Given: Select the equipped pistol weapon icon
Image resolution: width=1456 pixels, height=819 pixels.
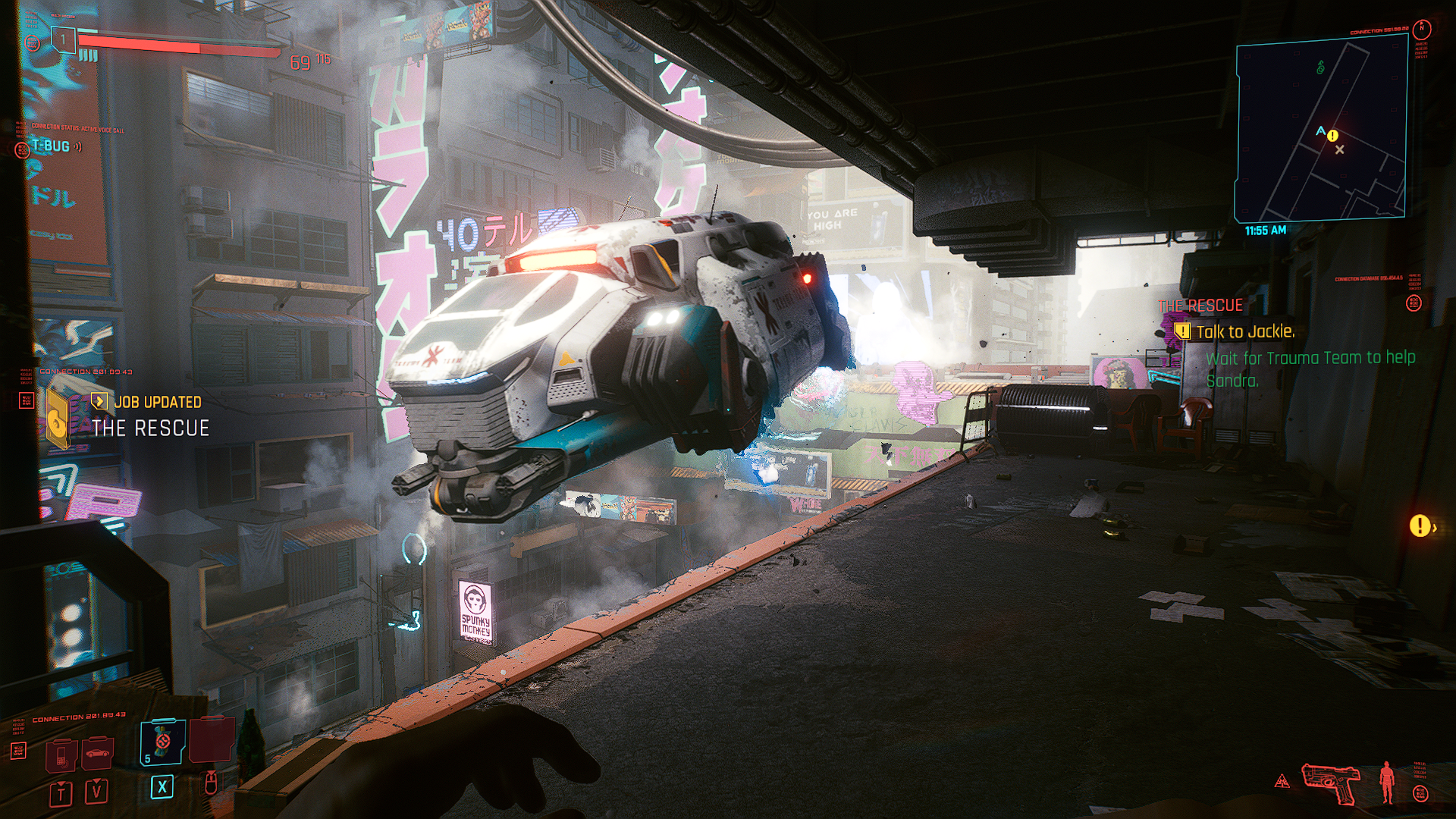Looking at the screenshot, I should point(1330,782).
